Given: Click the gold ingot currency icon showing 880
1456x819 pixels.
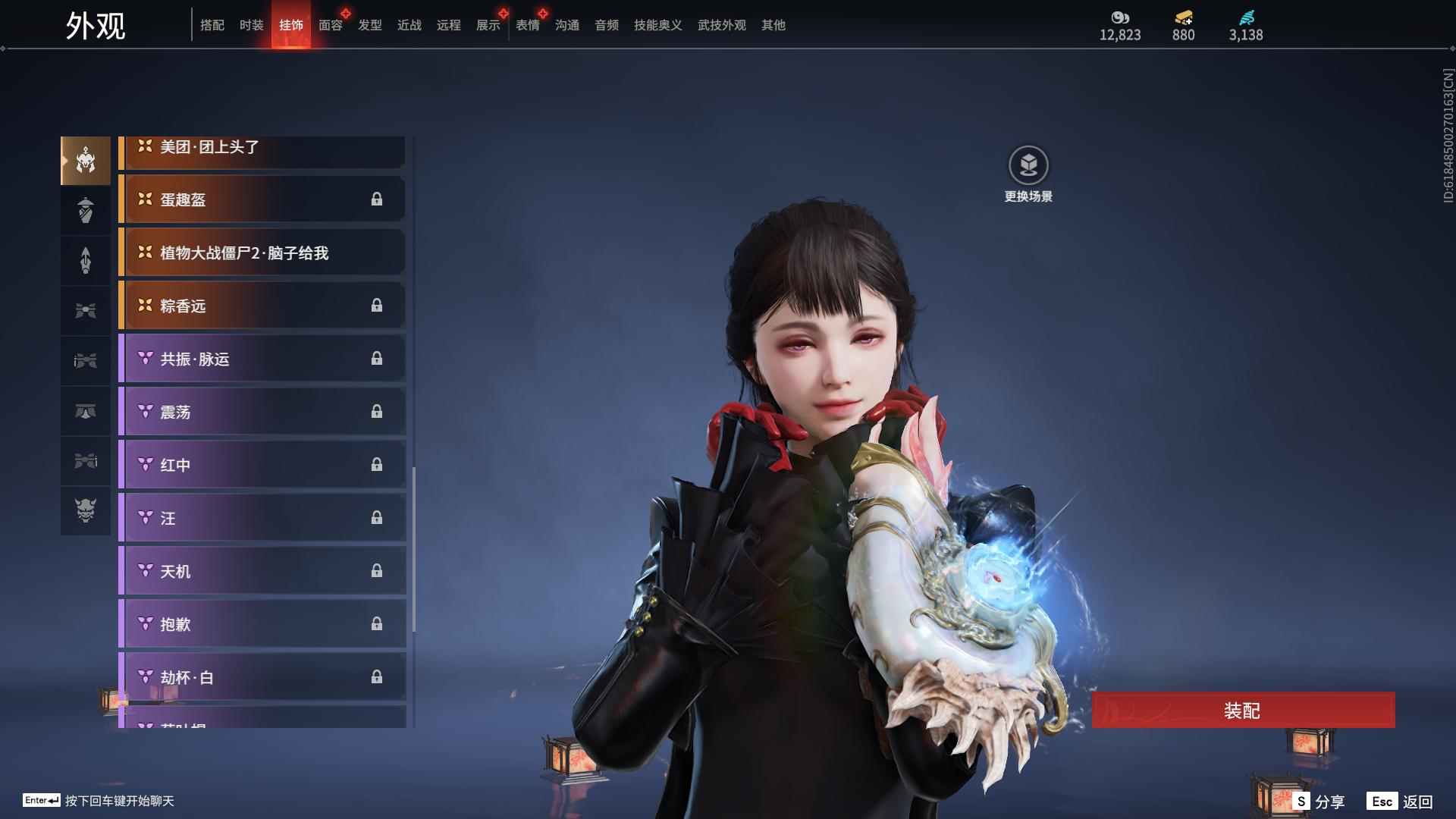Looking at the screenshot, I should [x=1182, y=17].
